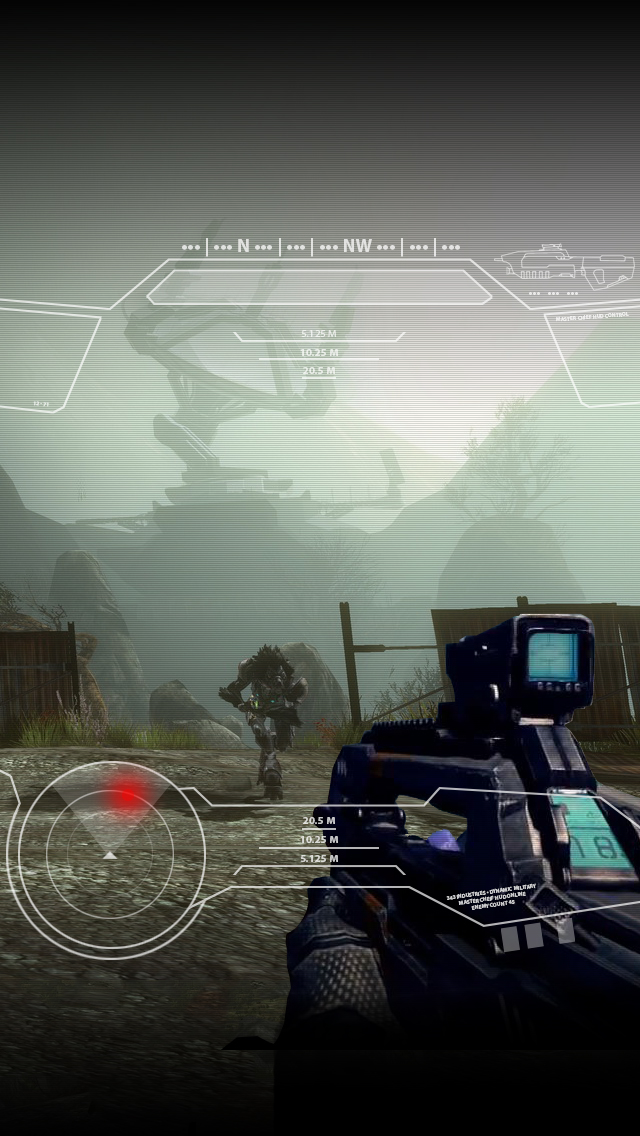Select the battle rifle weapon outline icon

tap(567, 265)
